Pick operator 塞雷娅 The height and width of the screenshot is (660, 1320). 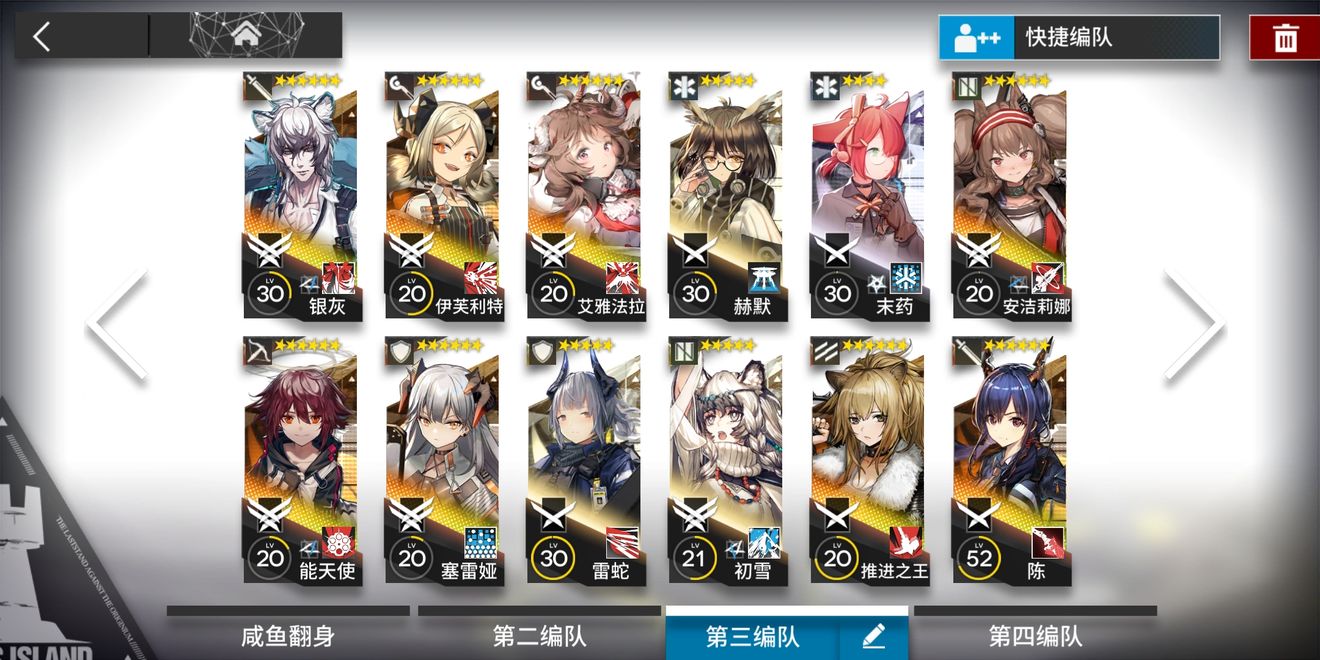tap(443, 460)
